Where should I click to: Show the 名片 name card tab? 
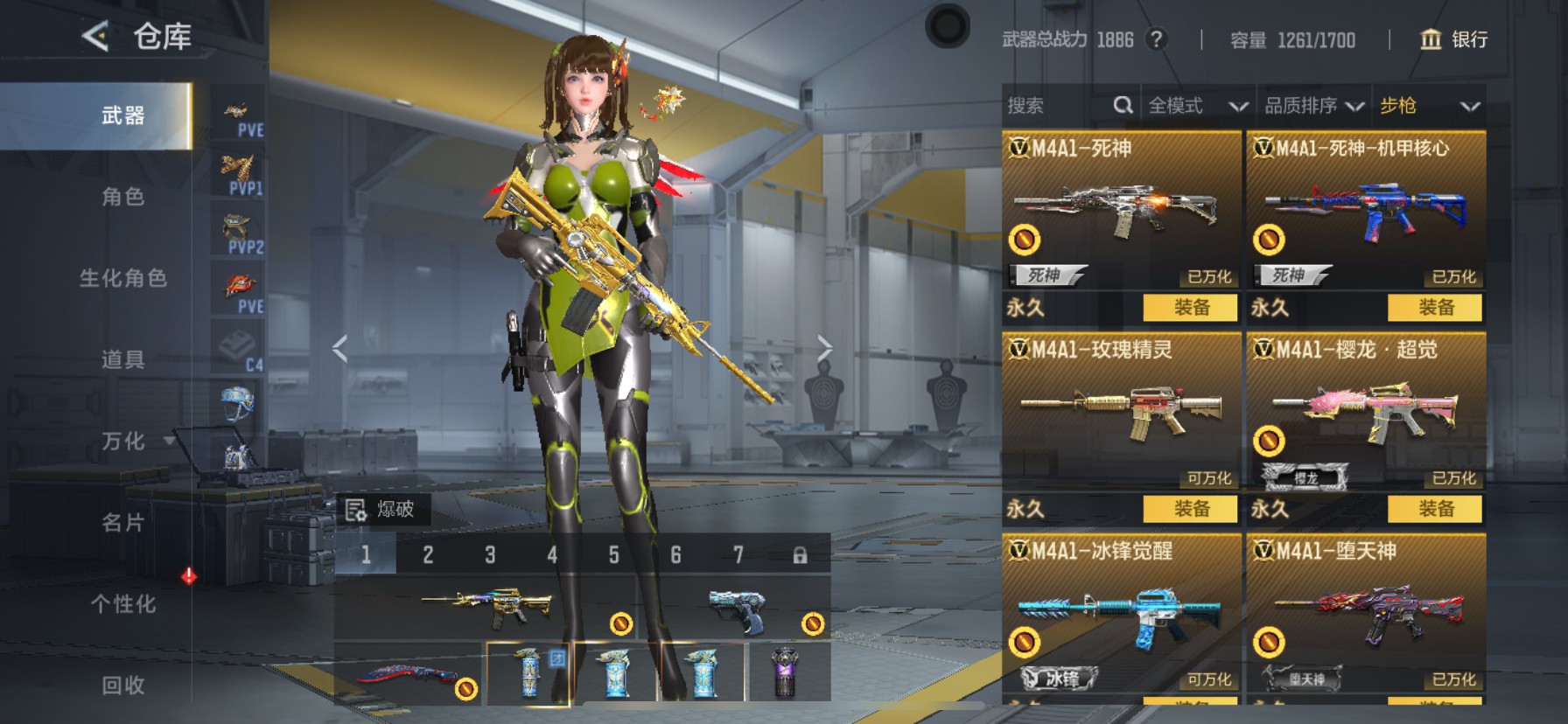click(122, 523)
